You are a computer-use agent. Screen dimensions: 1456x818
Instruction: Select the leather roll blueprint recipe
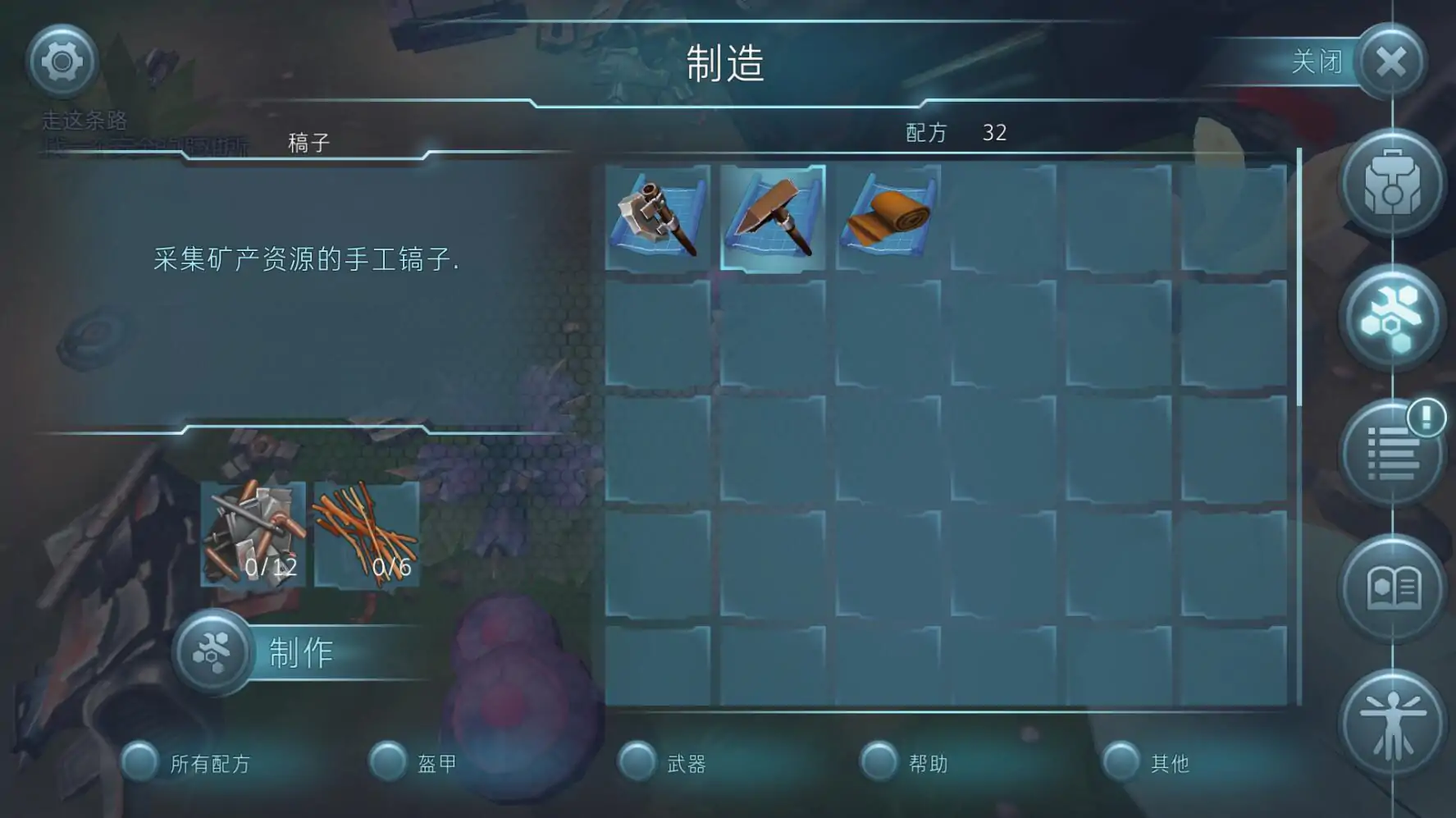click(888, 217)
